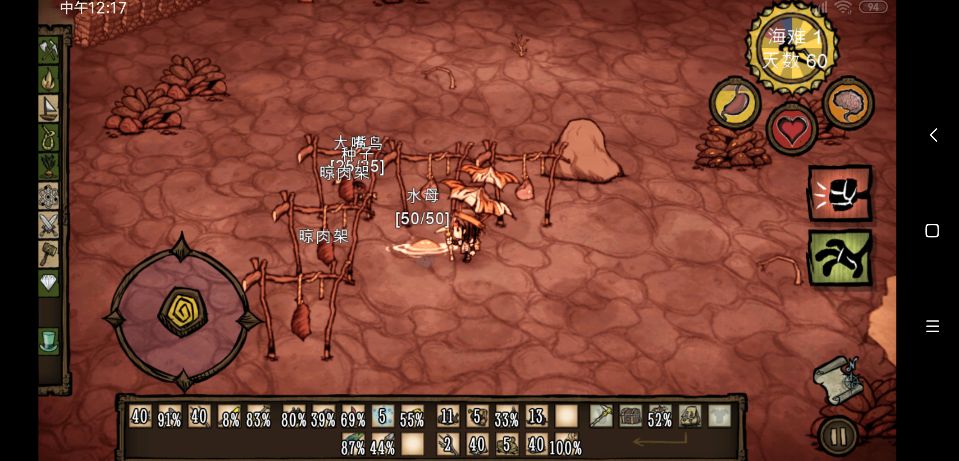Select the rope-loop Survival crafting tab
The height and width of the screenshot is (461, 959).
point(49,136)
